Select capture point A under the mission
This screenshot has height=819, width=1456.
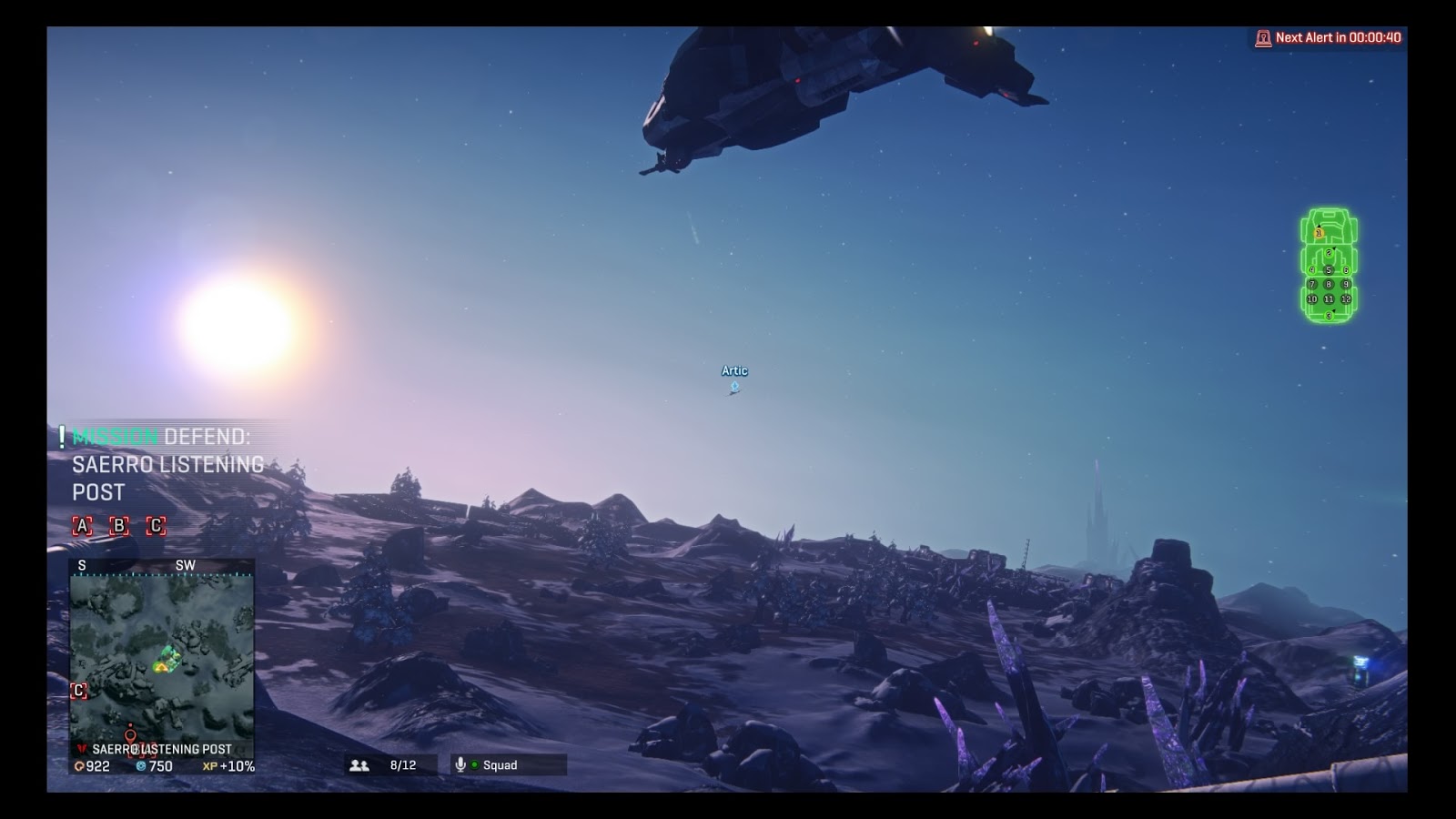pyautogui.click(x=82, y=526)
